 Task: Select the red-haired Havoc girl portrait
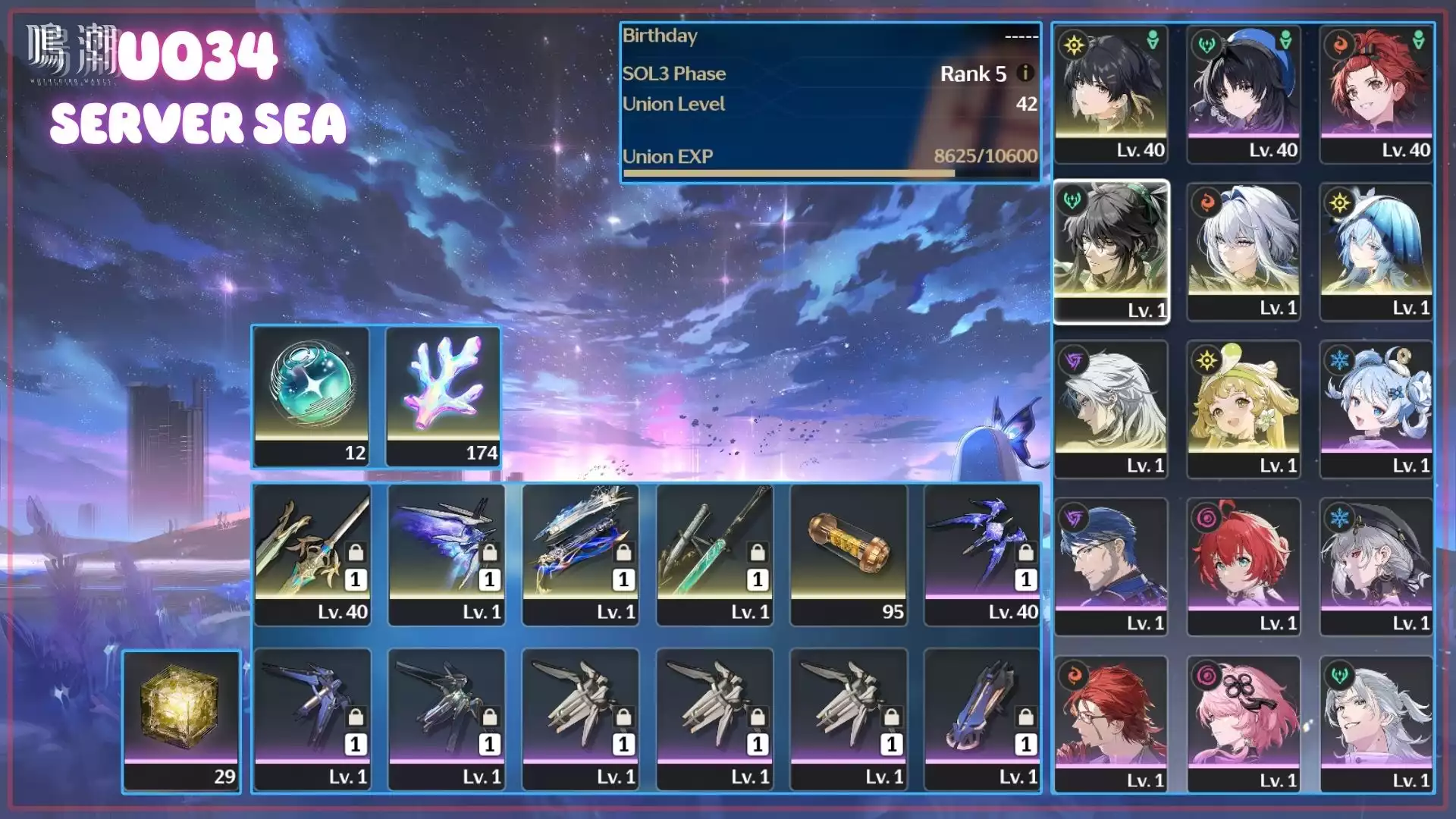[x=1244, y=566]
